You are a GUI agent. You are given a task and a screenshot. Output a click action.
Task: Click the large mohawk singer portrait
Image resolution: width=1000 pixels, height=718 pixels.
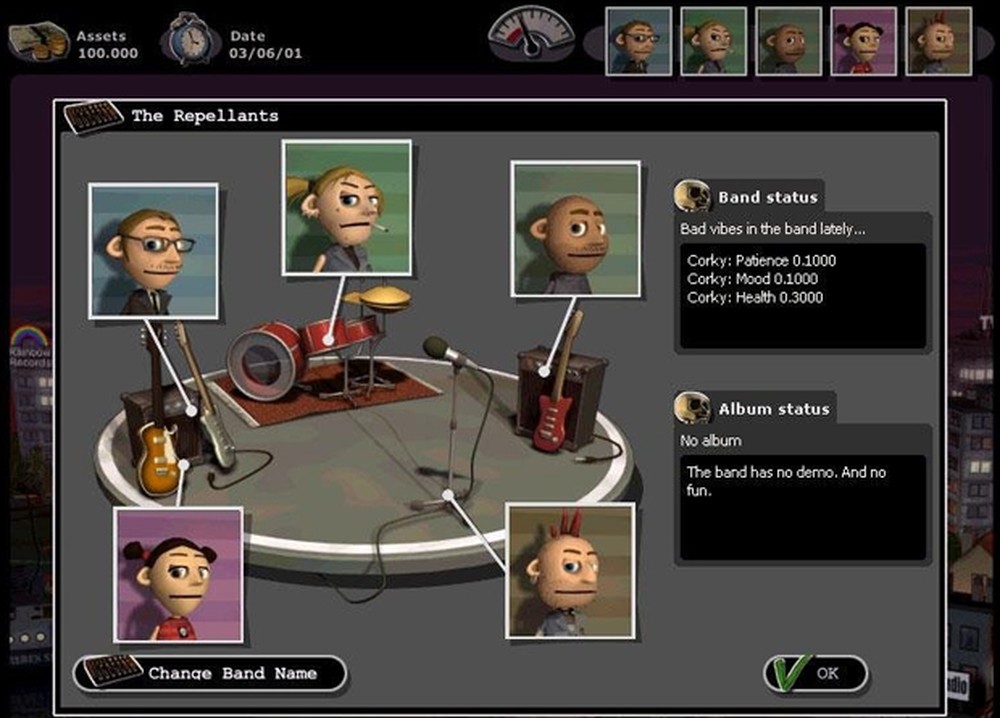(x=570, y=570)
